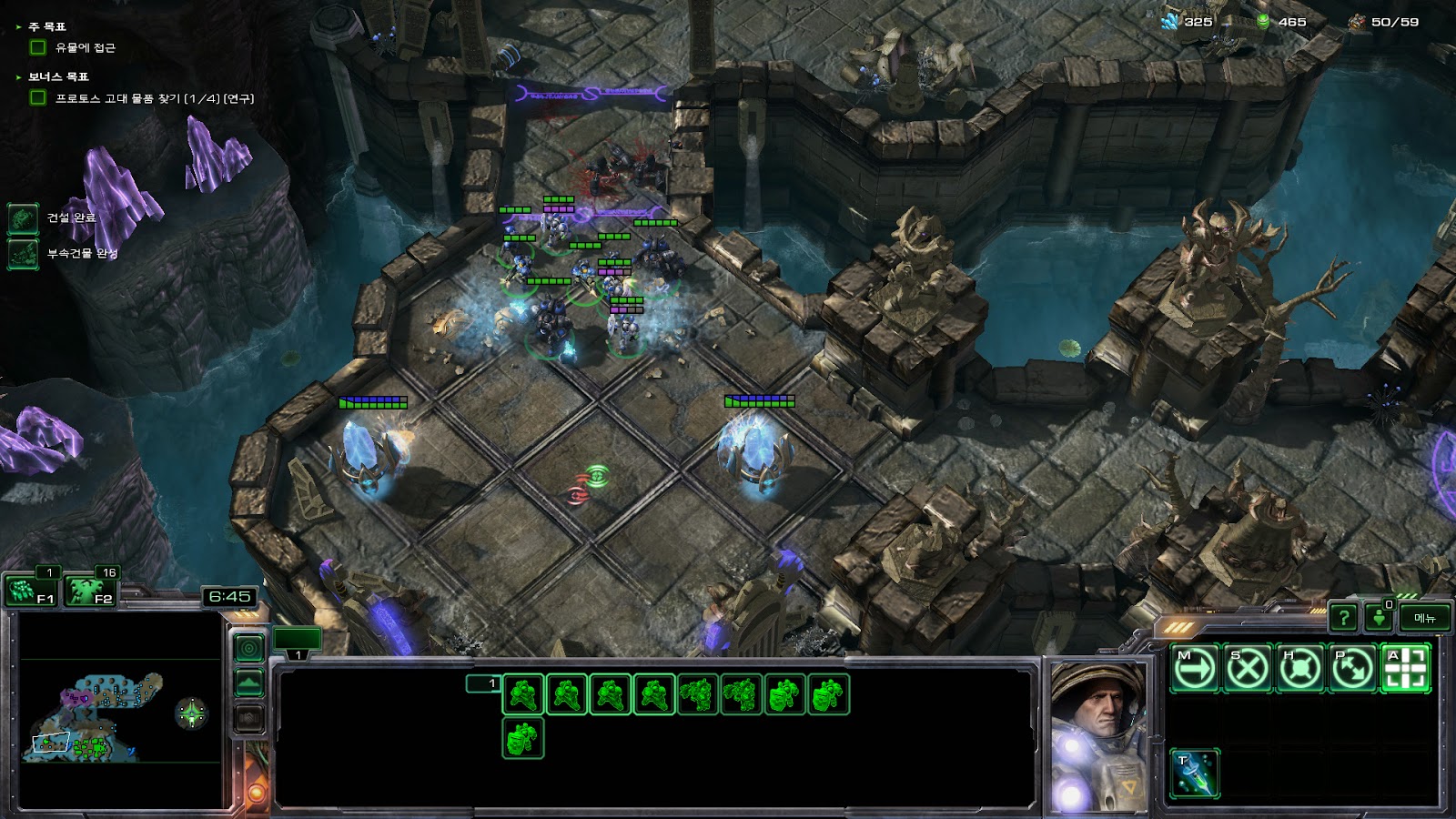Select all army units with F2 button

[x=91, y=591]
